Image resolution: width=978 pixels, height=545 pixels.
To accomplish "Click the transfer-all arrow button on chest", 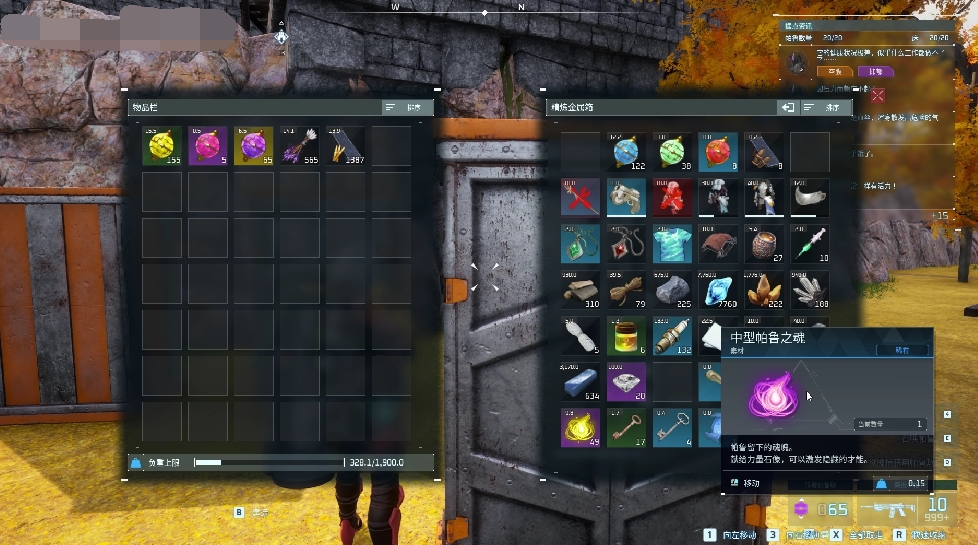I will click(788, 107).
